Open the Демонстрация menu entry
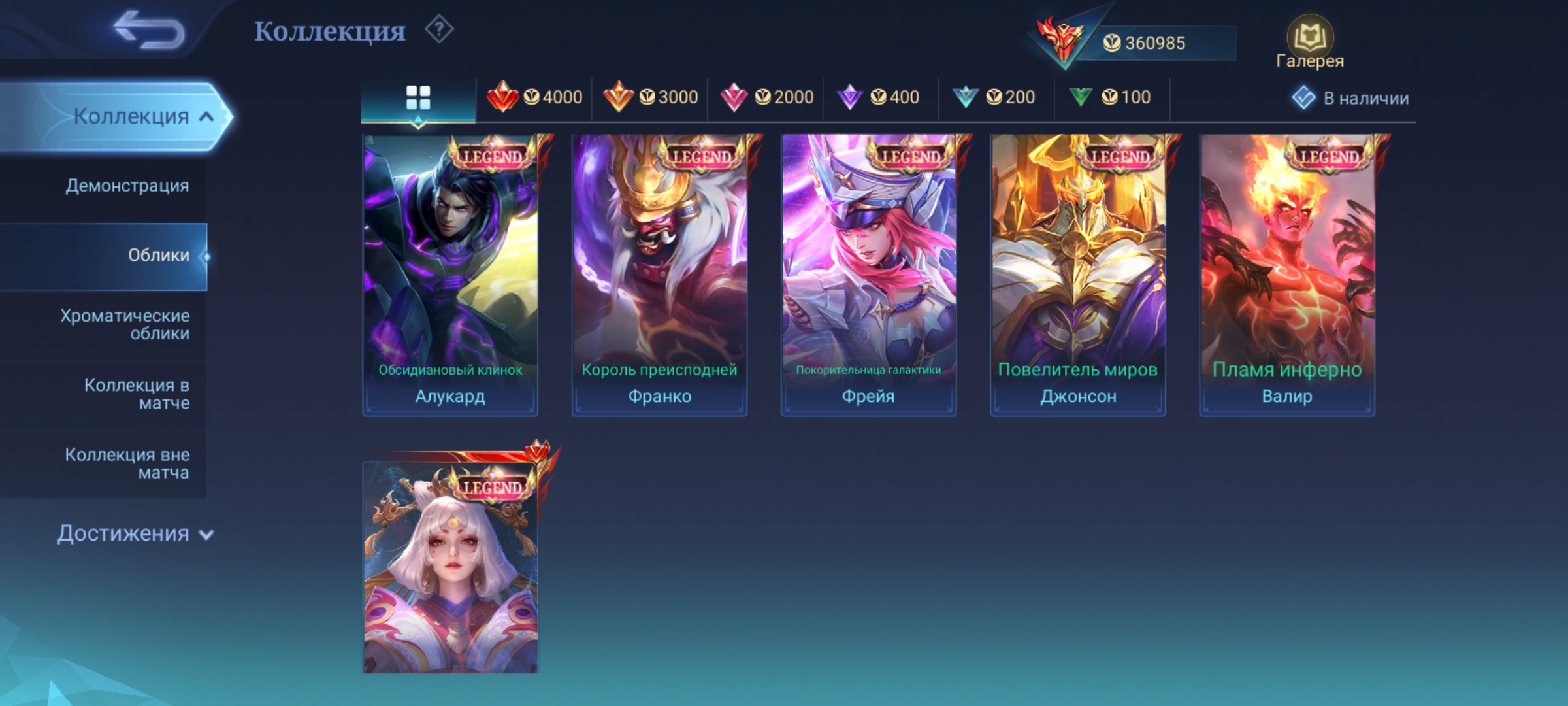Viewport: 1568px width, 706px height. [127, 186]
